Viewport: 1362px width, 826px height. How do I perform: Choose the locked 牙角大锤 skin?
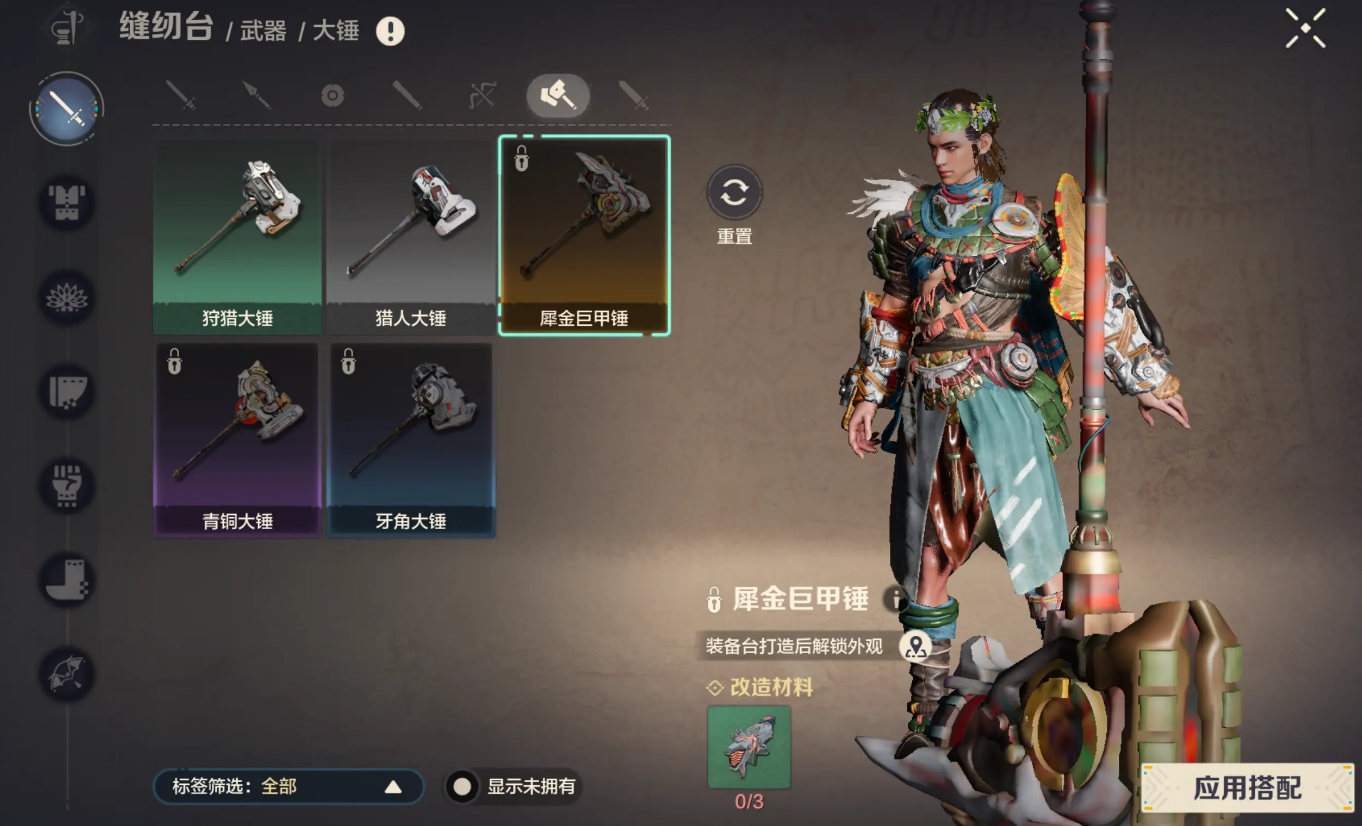[410, 440]
